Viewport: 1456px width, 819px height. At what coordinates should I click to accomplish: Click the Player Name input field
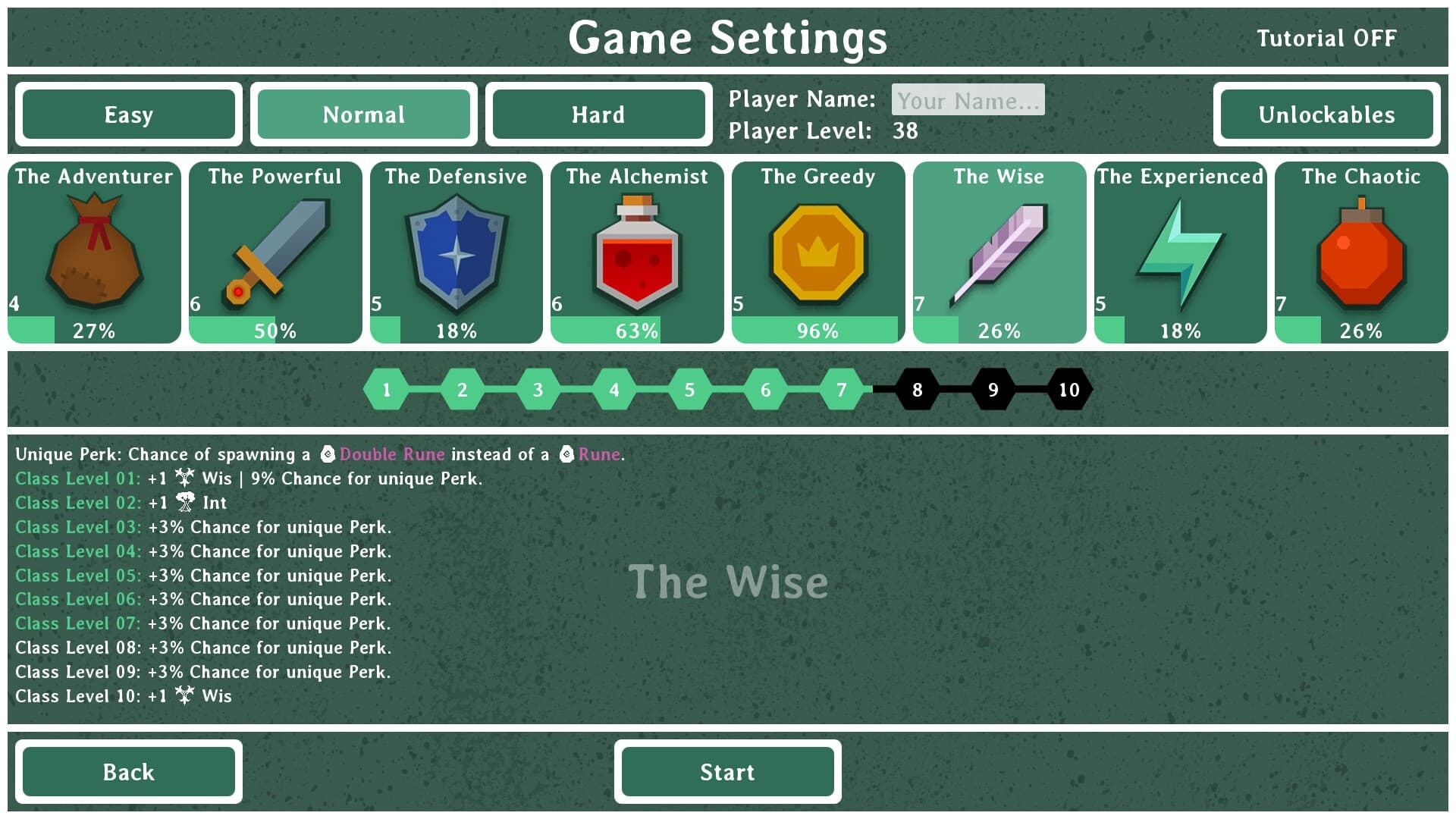pyautogui.click(x=968, y=99)
